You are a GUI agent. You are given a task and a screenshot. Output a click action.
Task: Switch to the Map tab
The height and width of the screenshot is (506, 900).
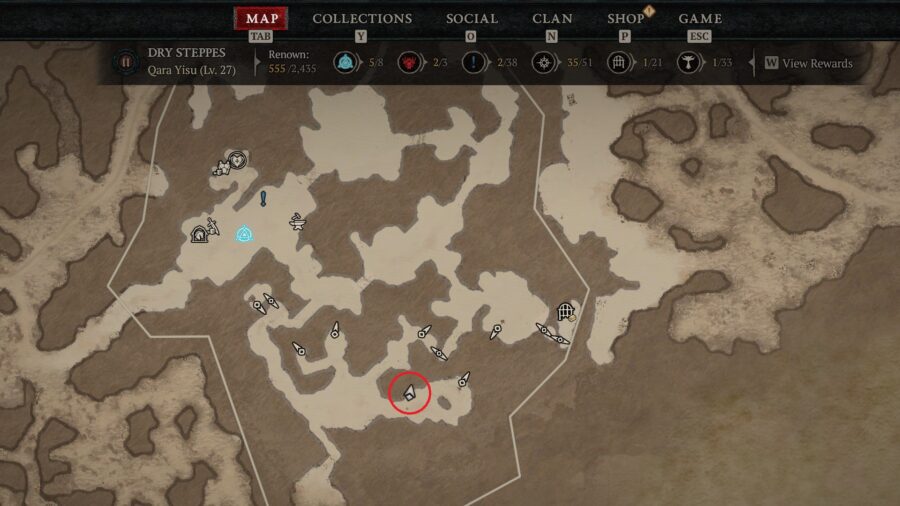[x=262, y=19]
